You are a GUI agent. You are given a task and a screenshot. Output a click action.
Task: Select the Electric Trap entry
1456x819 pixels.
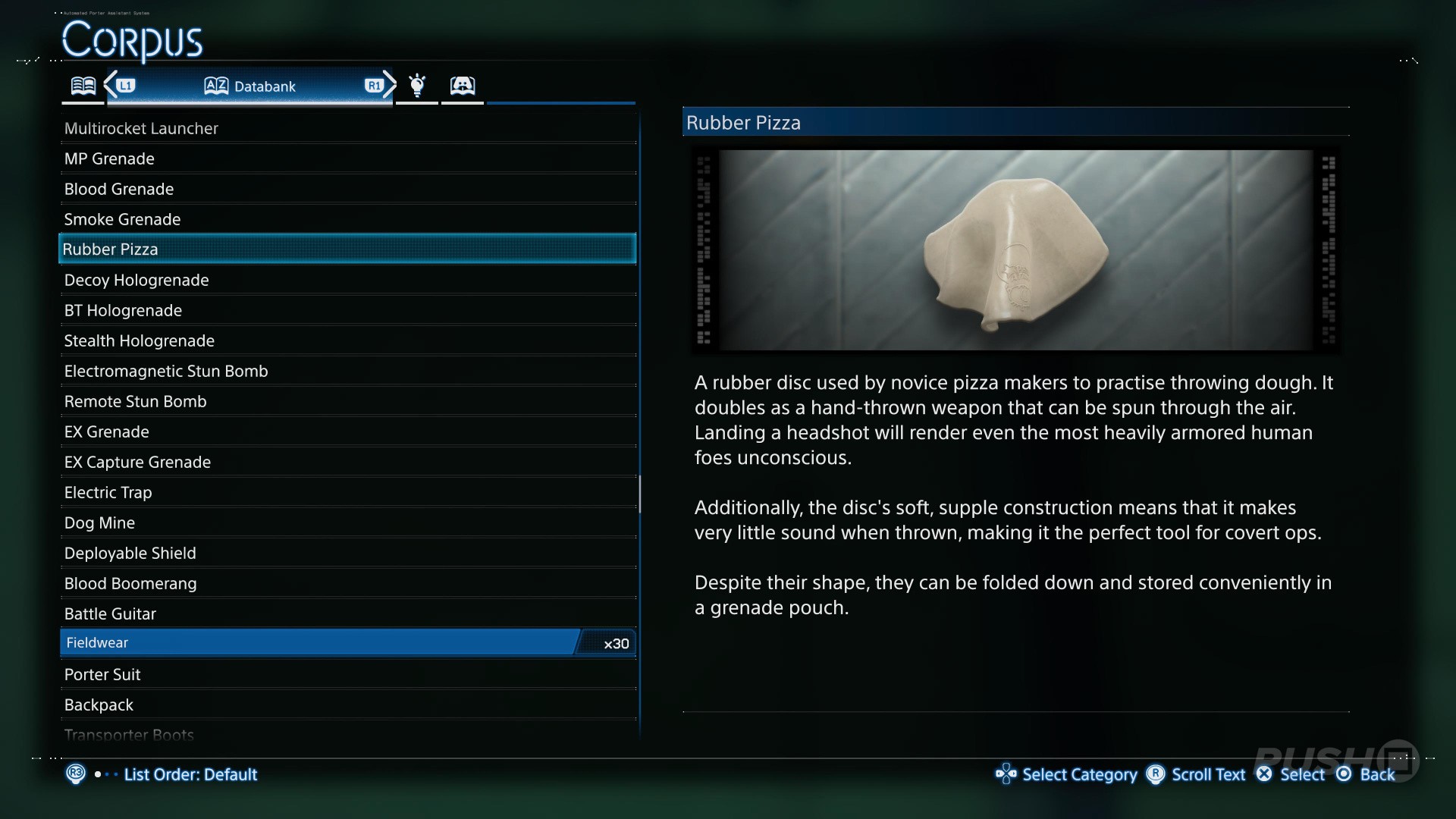[108, 492]
